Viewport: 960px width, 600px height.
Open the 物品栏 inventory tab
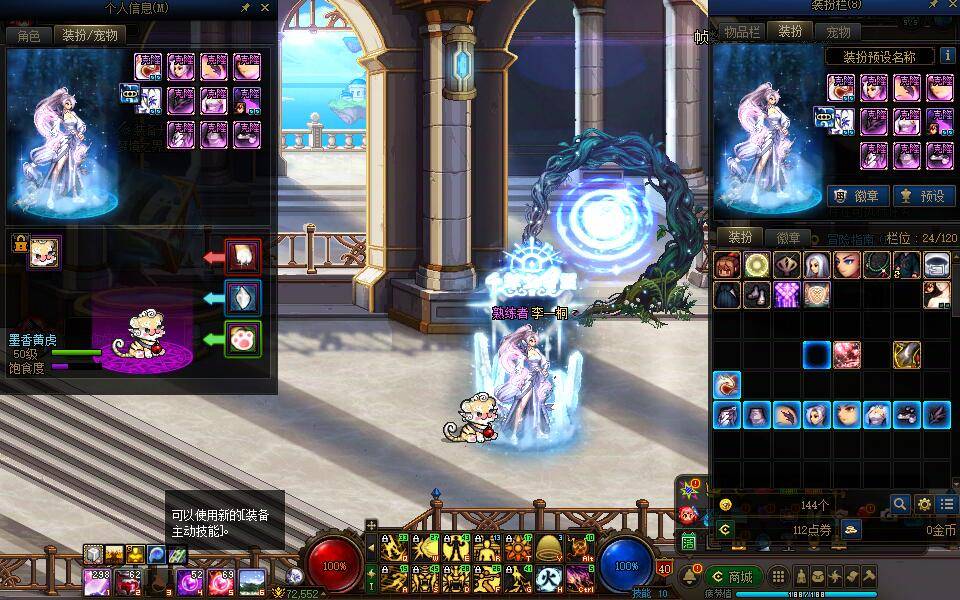[743, 32]
